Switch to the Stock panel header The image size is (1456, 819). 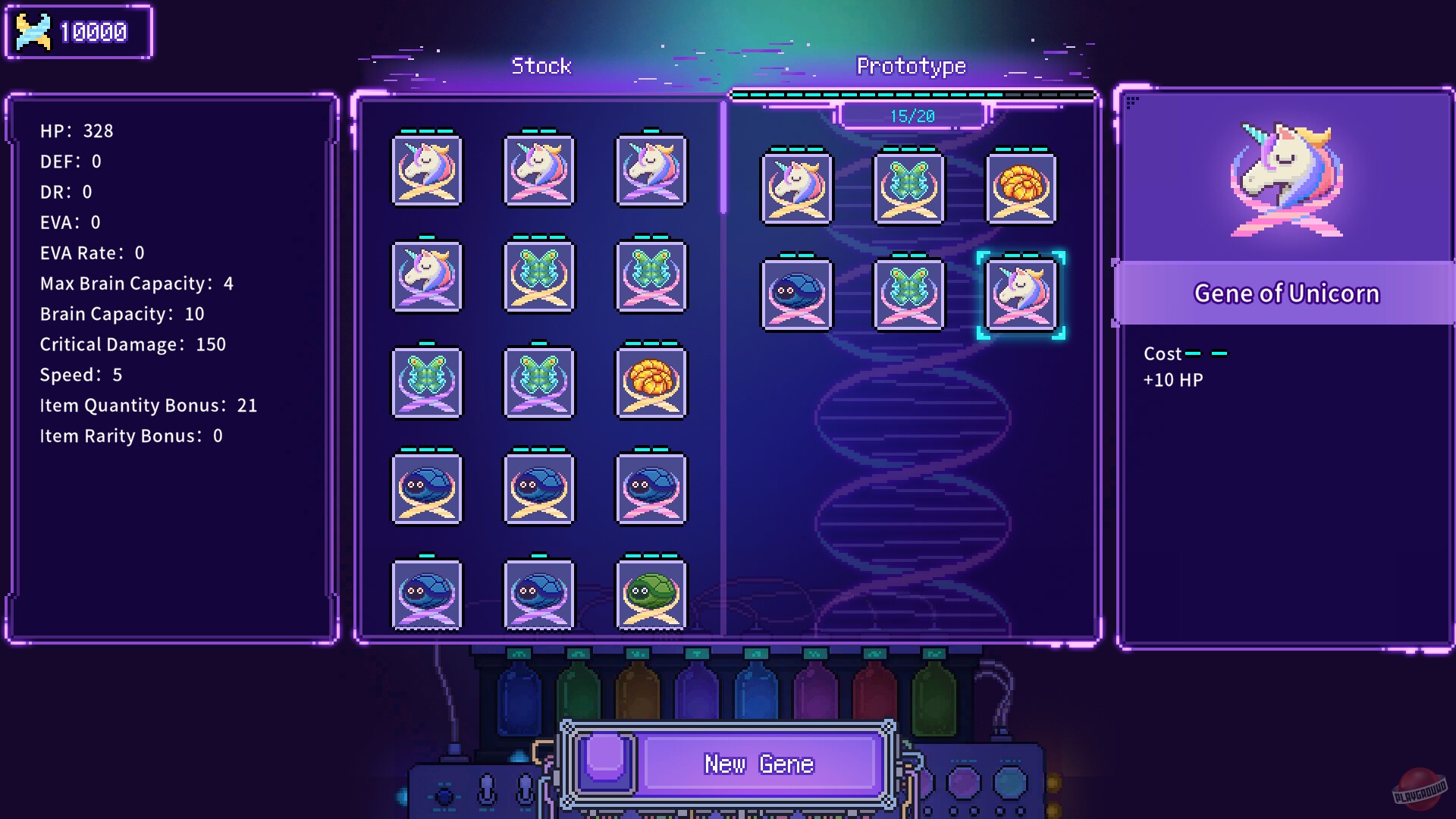click(x=542, y=66)
